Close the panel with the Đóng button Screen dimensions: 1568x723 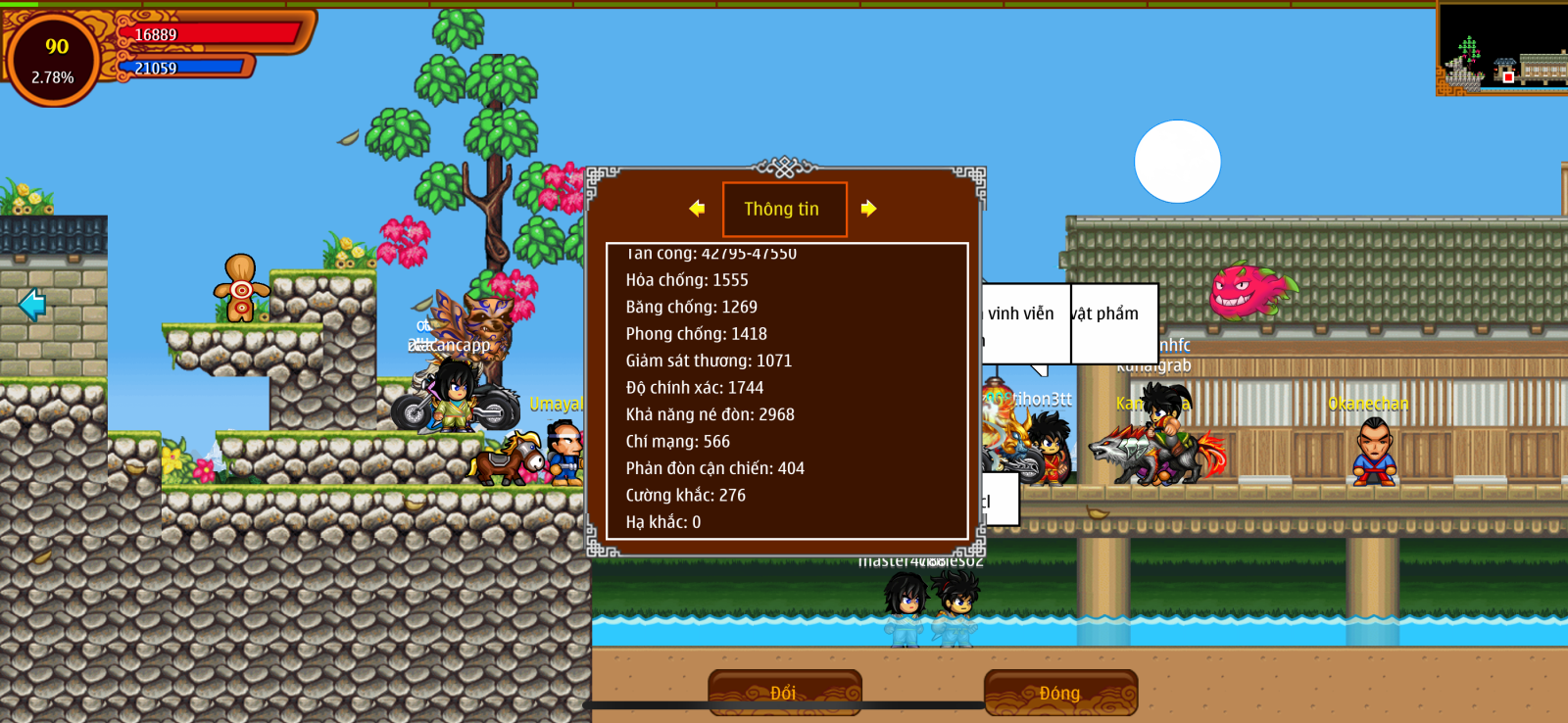tap(1060, 693)
